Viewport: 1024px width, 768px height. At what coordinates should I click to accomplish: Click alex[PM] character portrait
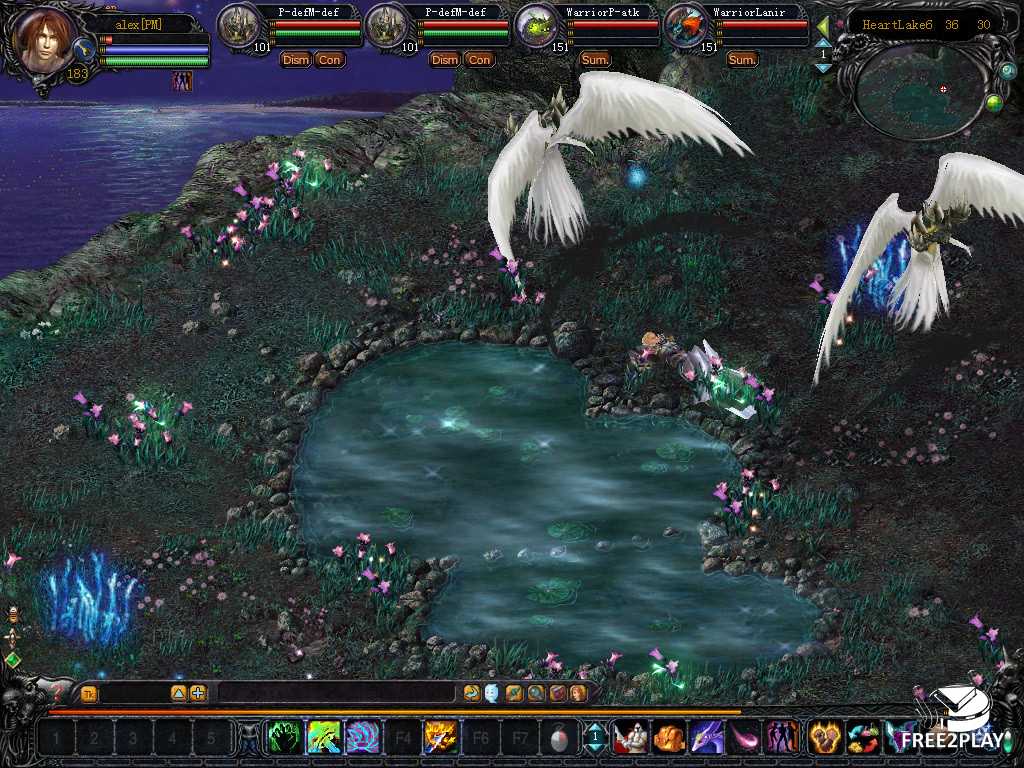[45, 42]
